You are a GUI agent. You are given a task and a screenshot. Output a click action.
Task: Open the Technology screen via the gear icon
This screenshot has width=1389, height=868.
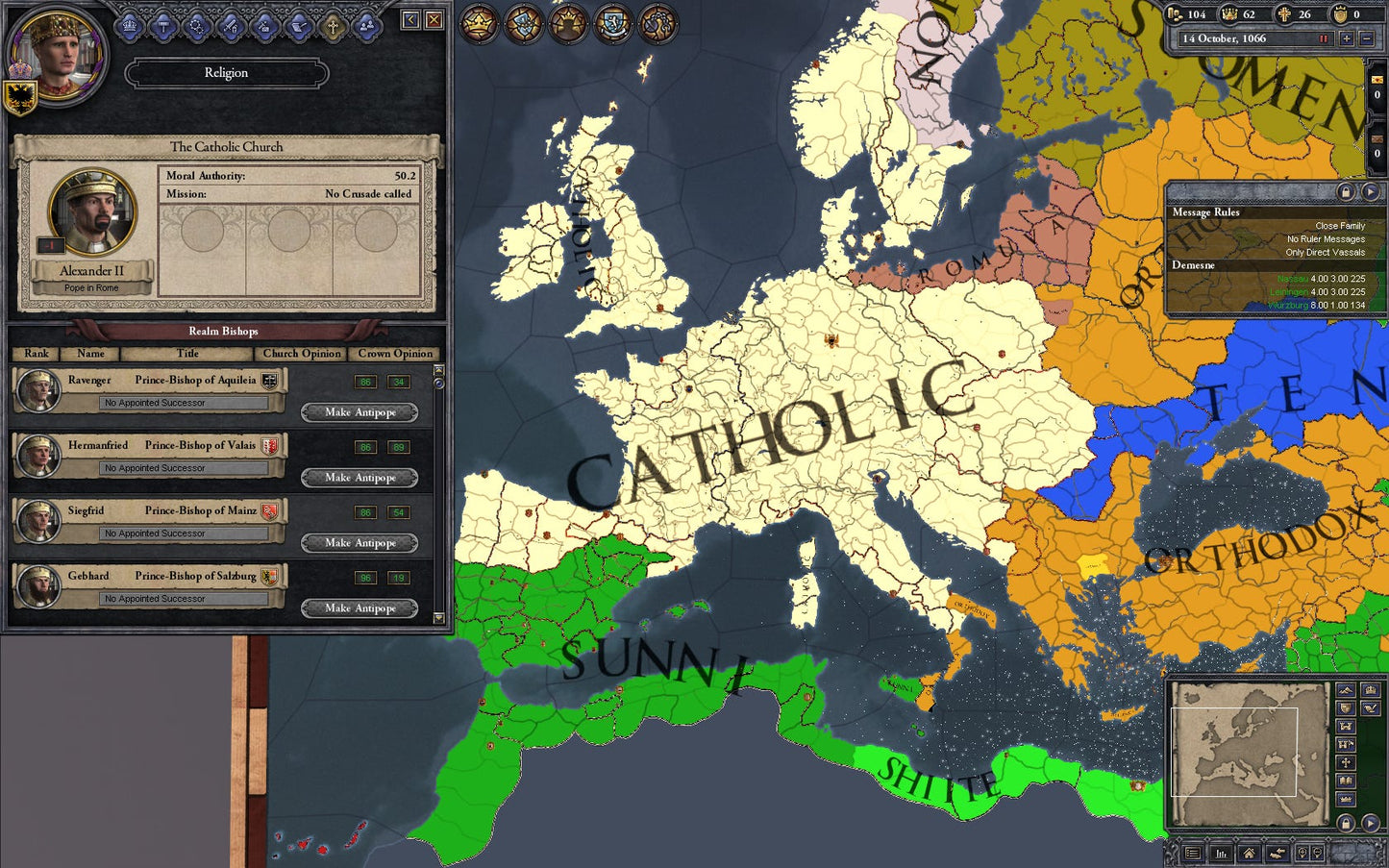pos(197,24)
